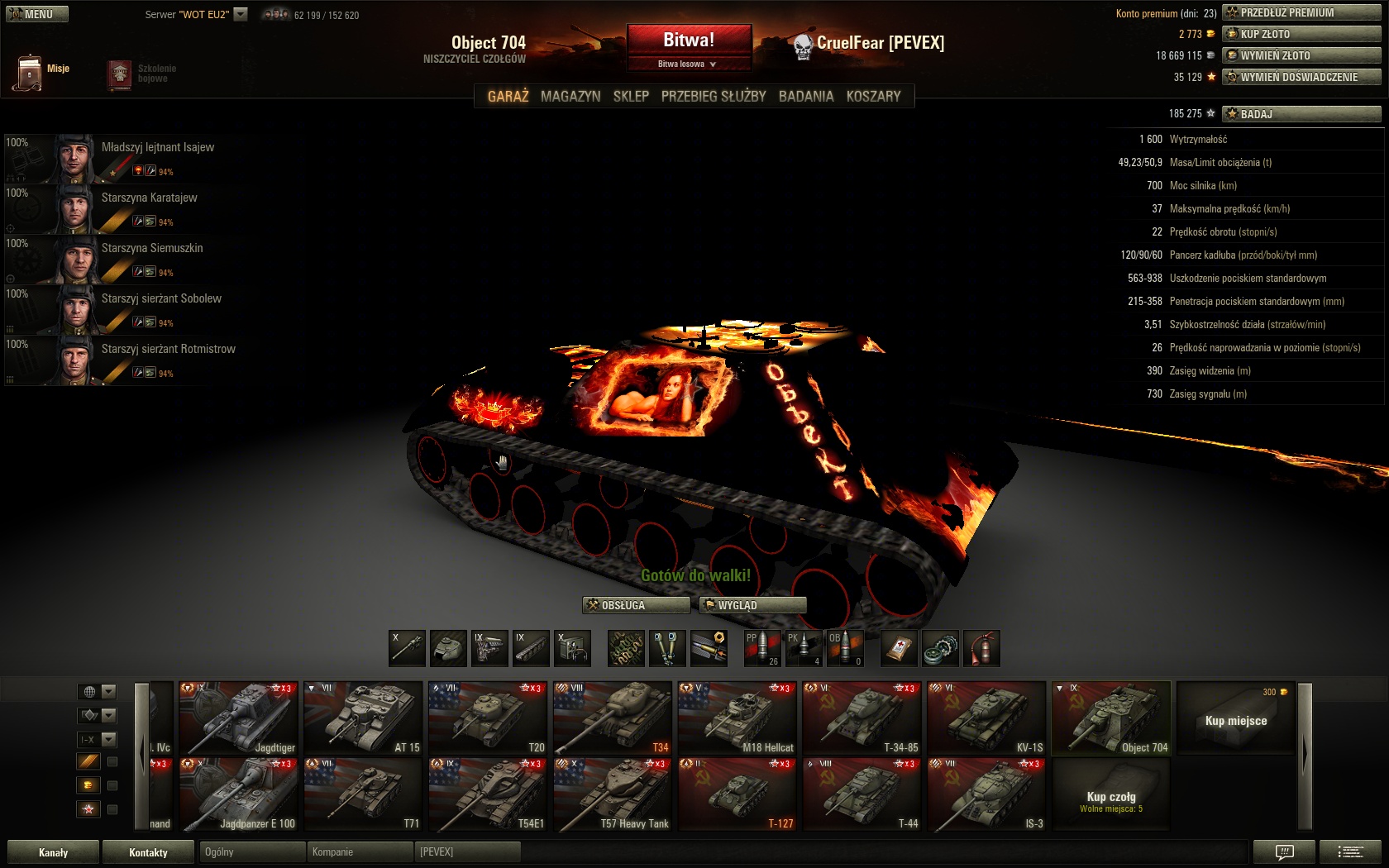
Task: Open the OBSŁUGA service button
Action: 636,605
